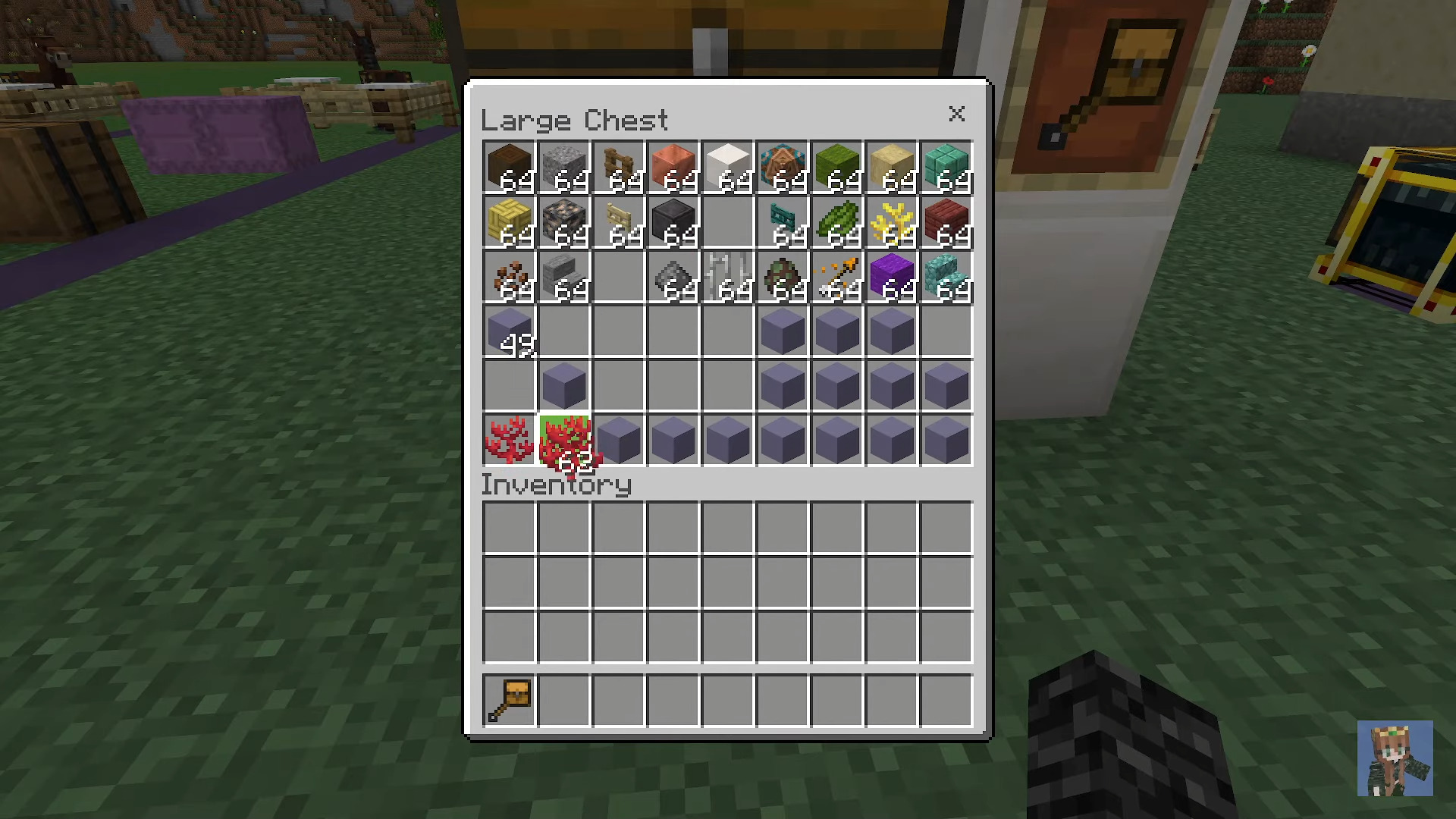Pick up the yellow horn coral stack
Screen dimensions: 1456x819
point(892,223)
